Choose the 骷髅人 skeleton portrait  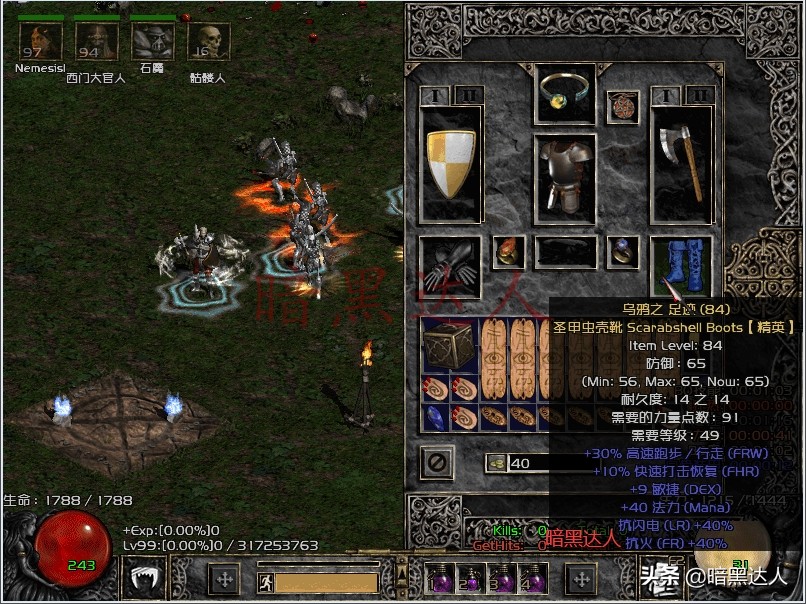[208, 41]
